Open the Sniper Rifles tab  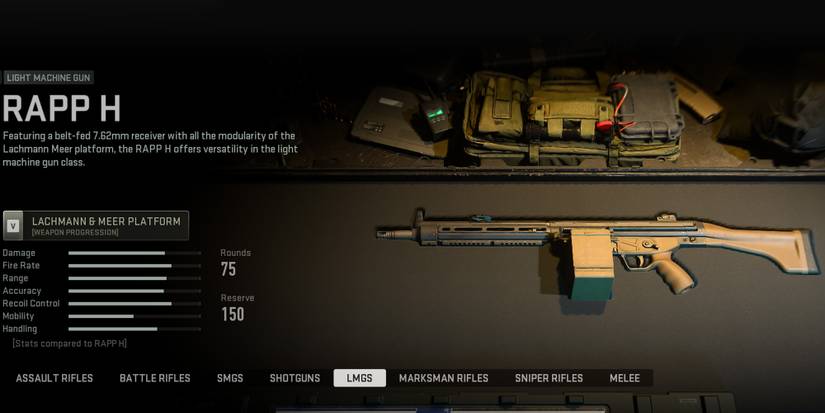[x=549, y=378]
